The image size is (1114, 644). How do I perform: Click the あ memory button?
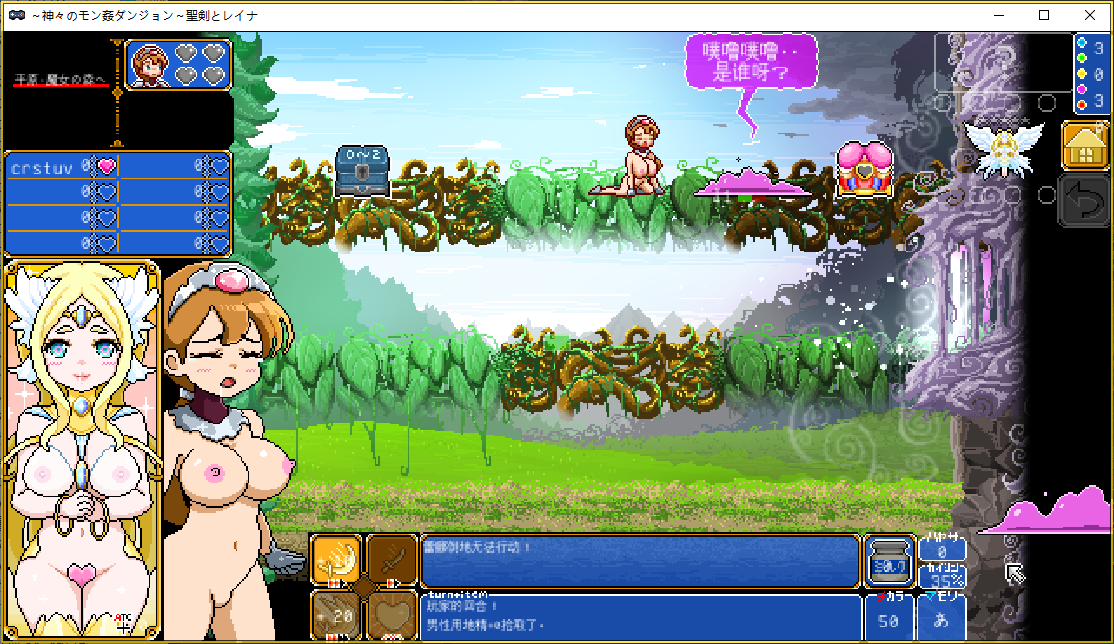pyautogui.click(x=941, y=620)
